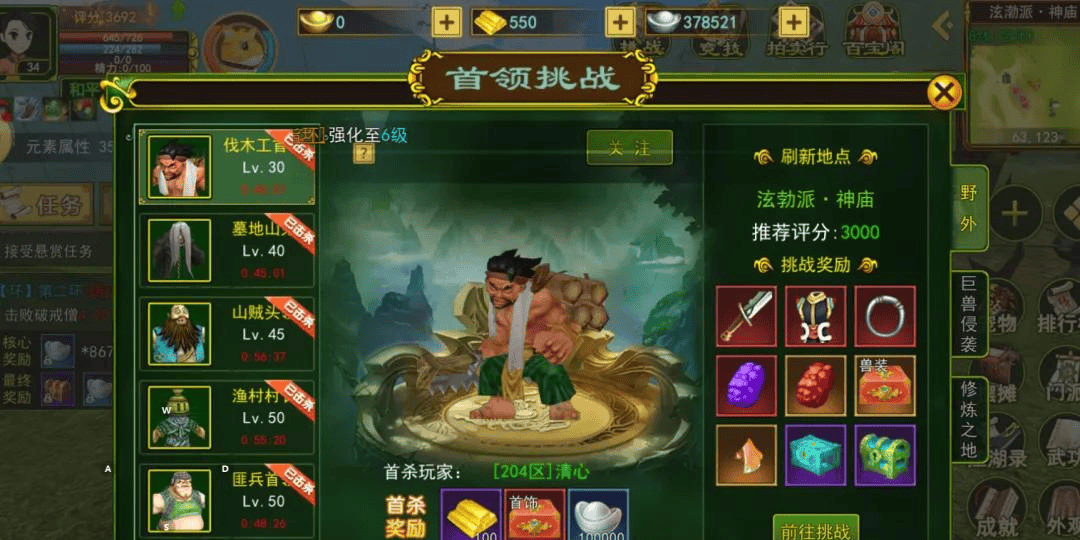Select the Lv. 30 伐木工 boss entry
The image size is (1080, 540).
coord(227,167)
